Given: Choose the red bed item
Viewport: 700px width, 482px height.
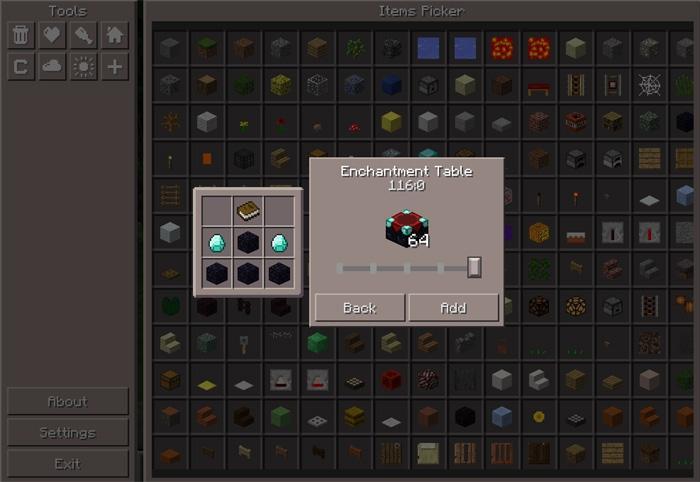Looking at the screenshot, I should pos(538,84).
